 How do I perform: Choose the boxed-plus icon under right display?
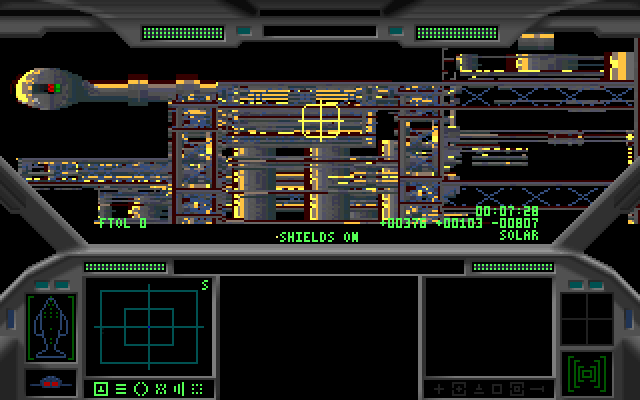(457, 388)
